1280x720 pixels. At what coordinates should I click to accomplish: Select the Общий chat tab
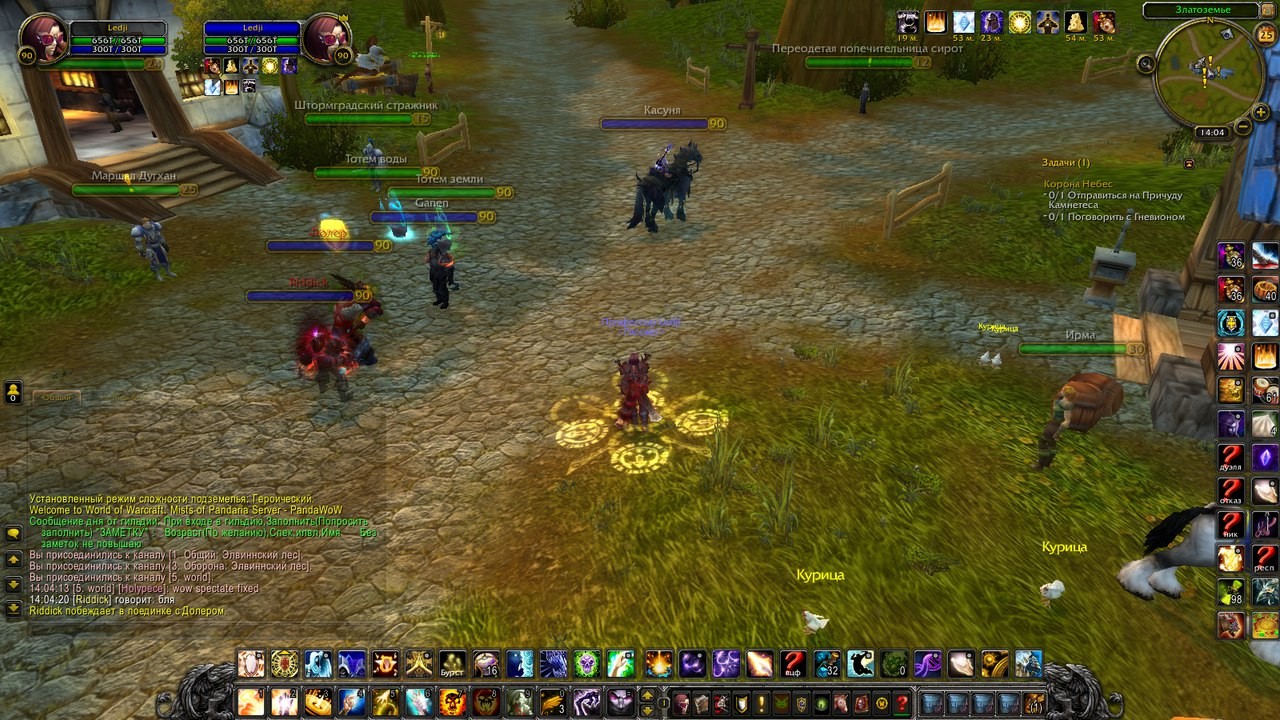(57, 397)
